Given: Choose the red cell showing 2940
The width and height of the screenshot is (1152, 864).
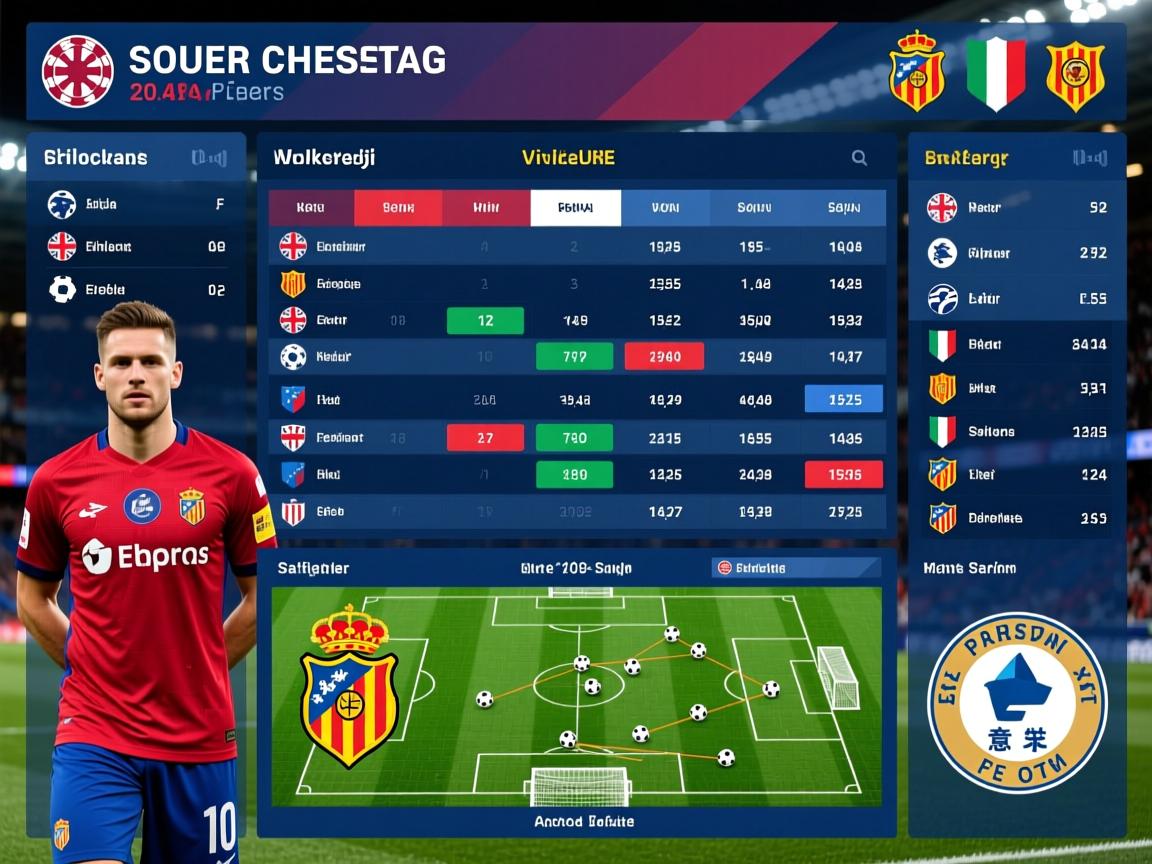Looking at the screenshot, I should tap(664, 356).
